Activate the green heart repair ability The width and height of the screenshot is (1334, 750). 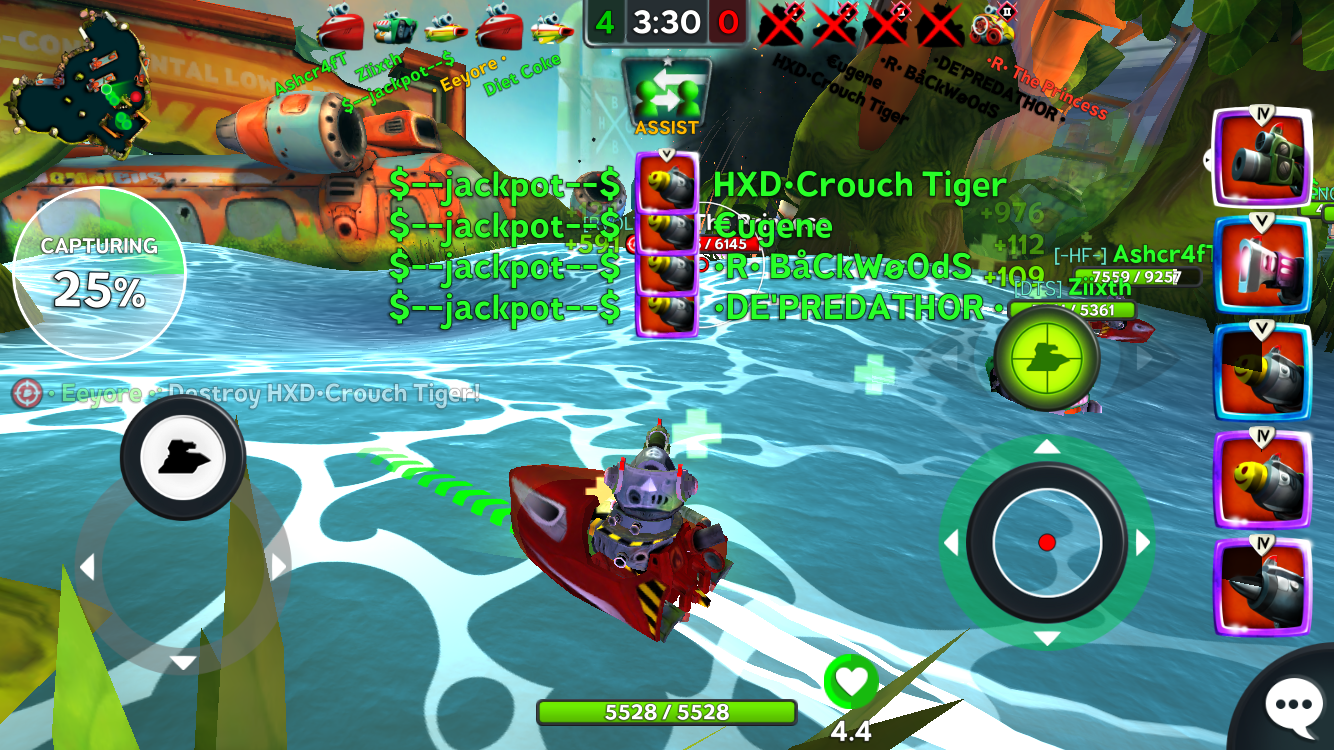coord(851,682)
